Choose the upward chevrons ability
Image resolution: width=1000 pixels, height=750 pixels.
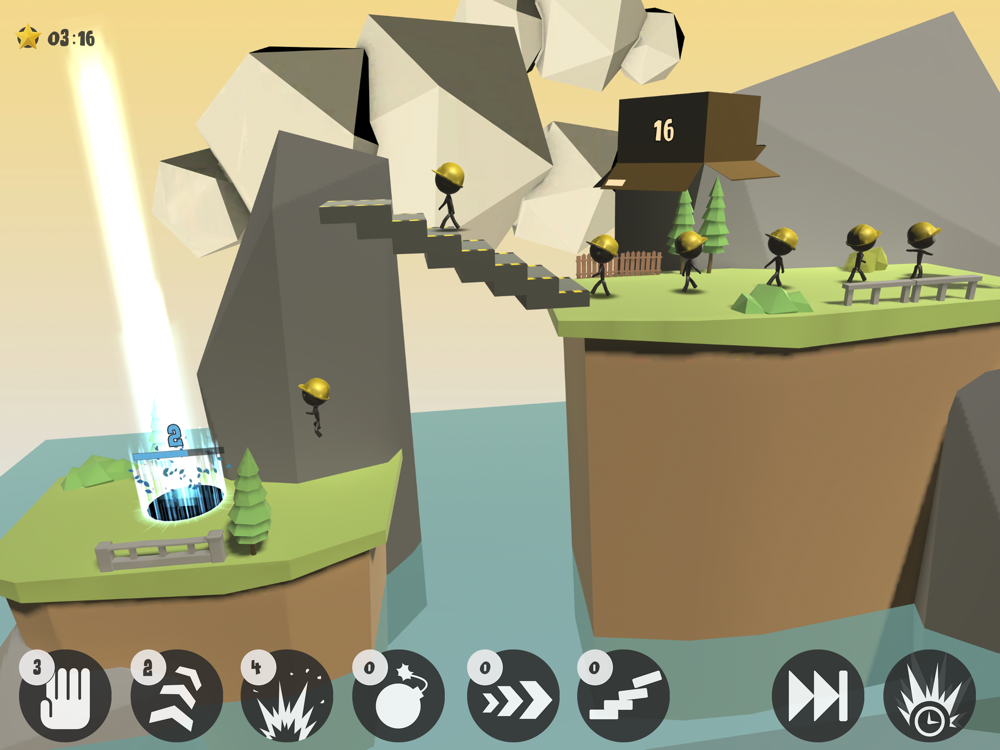coord(177,695)
